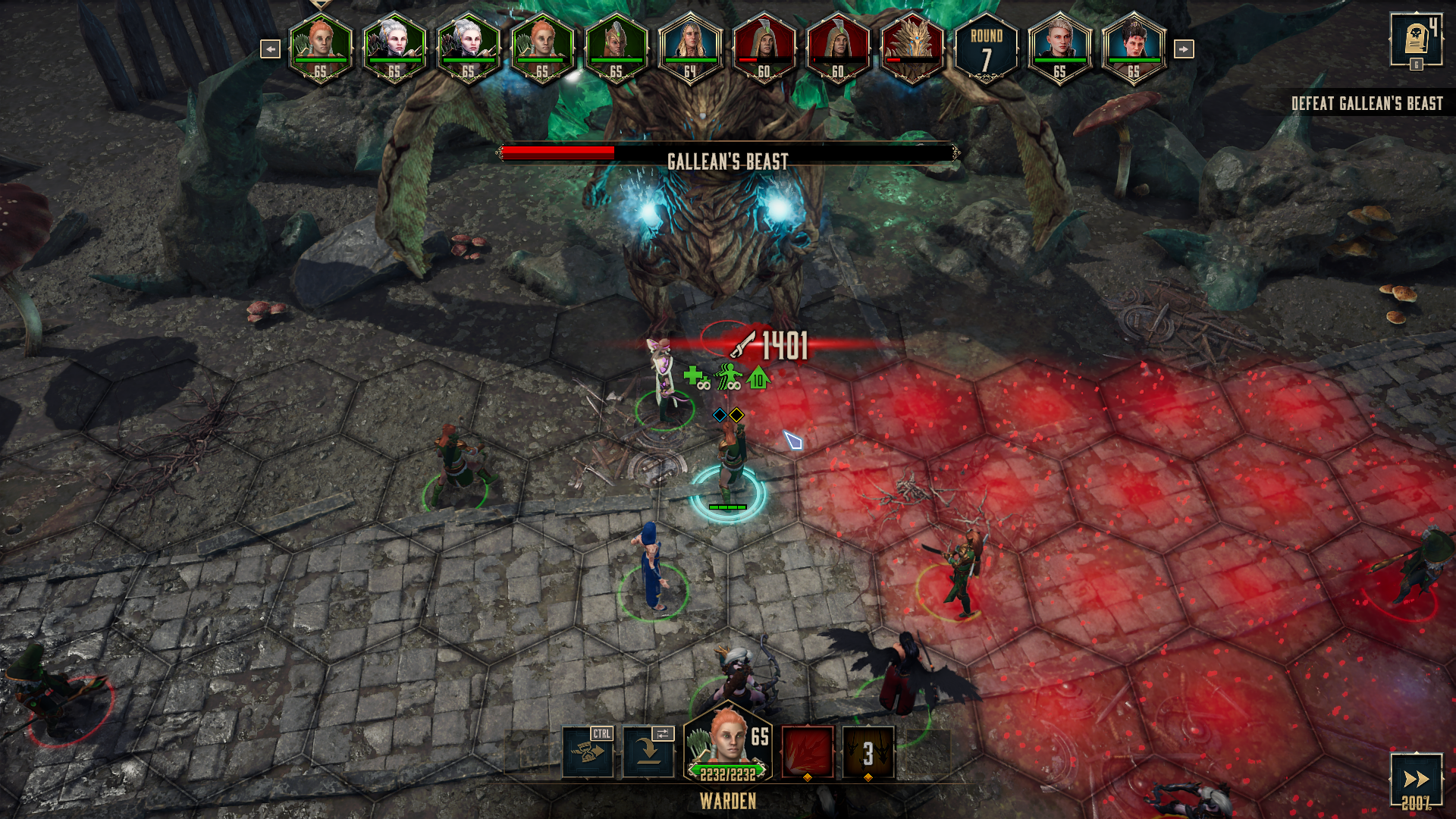1456x819 pixels.
Task: Open the graveyard tombstone counter
Action: click(1415, 39)
